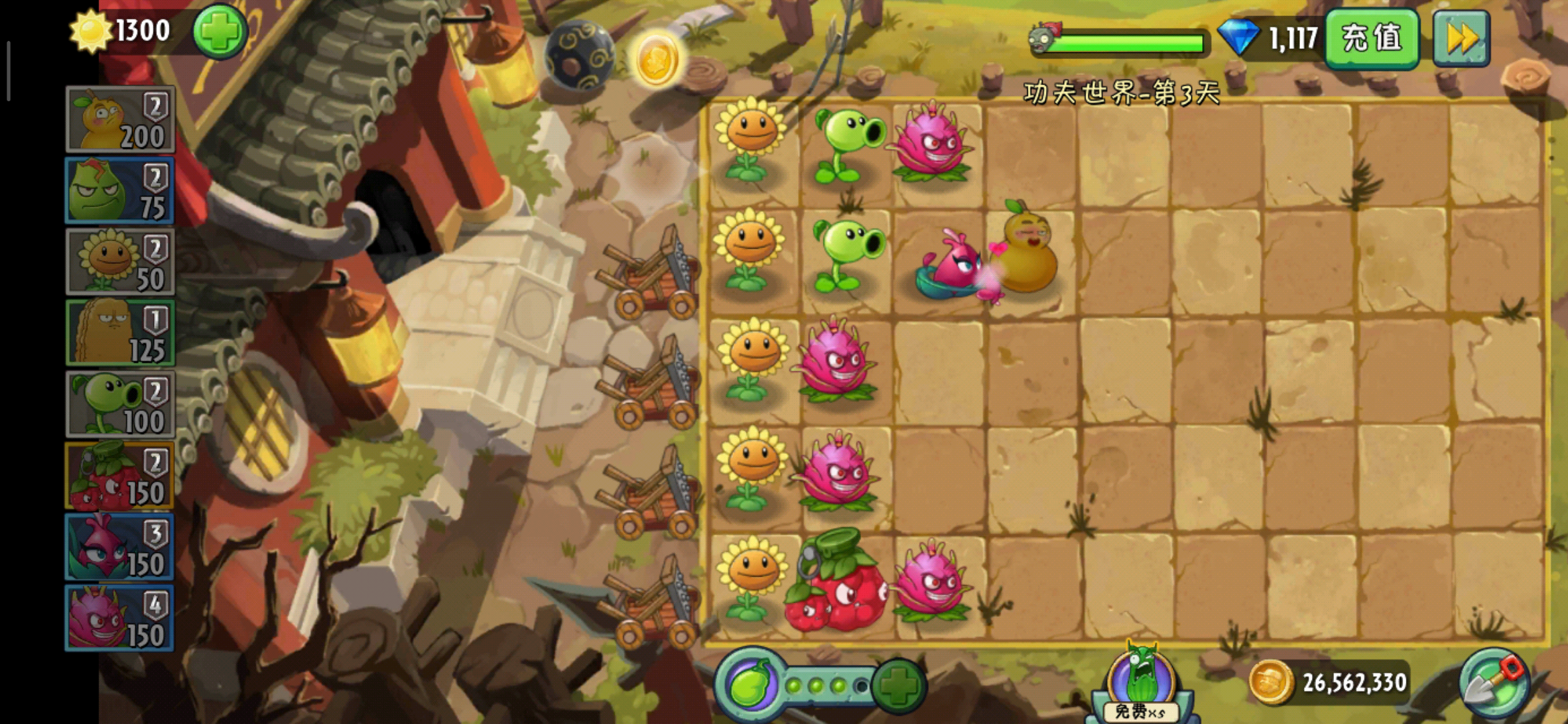
Task: Pick the Sunflower seed packet
Action: click(120, 262)
